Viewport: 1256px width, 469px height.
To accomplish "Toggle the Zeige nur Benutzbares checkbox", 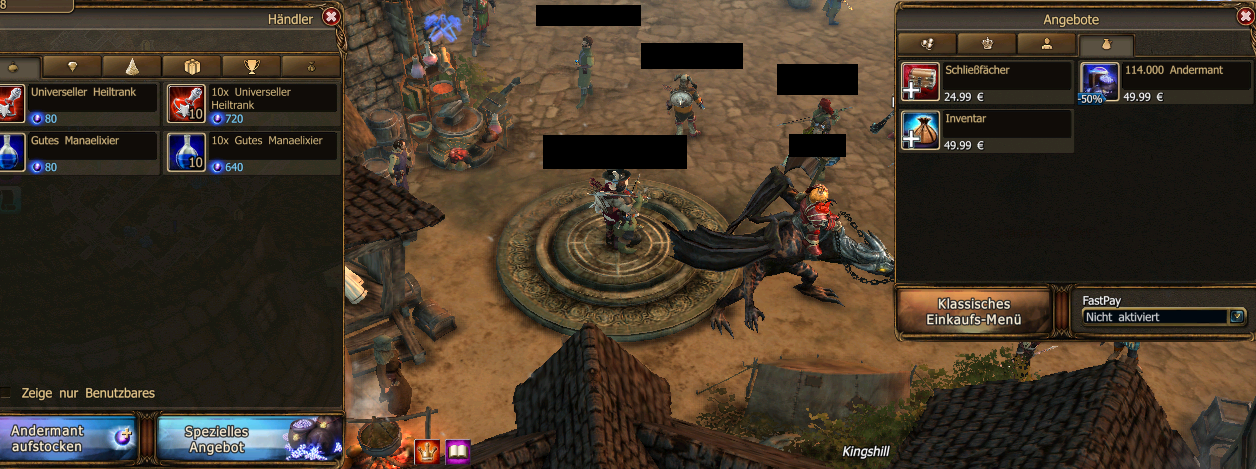I will 9,394.
